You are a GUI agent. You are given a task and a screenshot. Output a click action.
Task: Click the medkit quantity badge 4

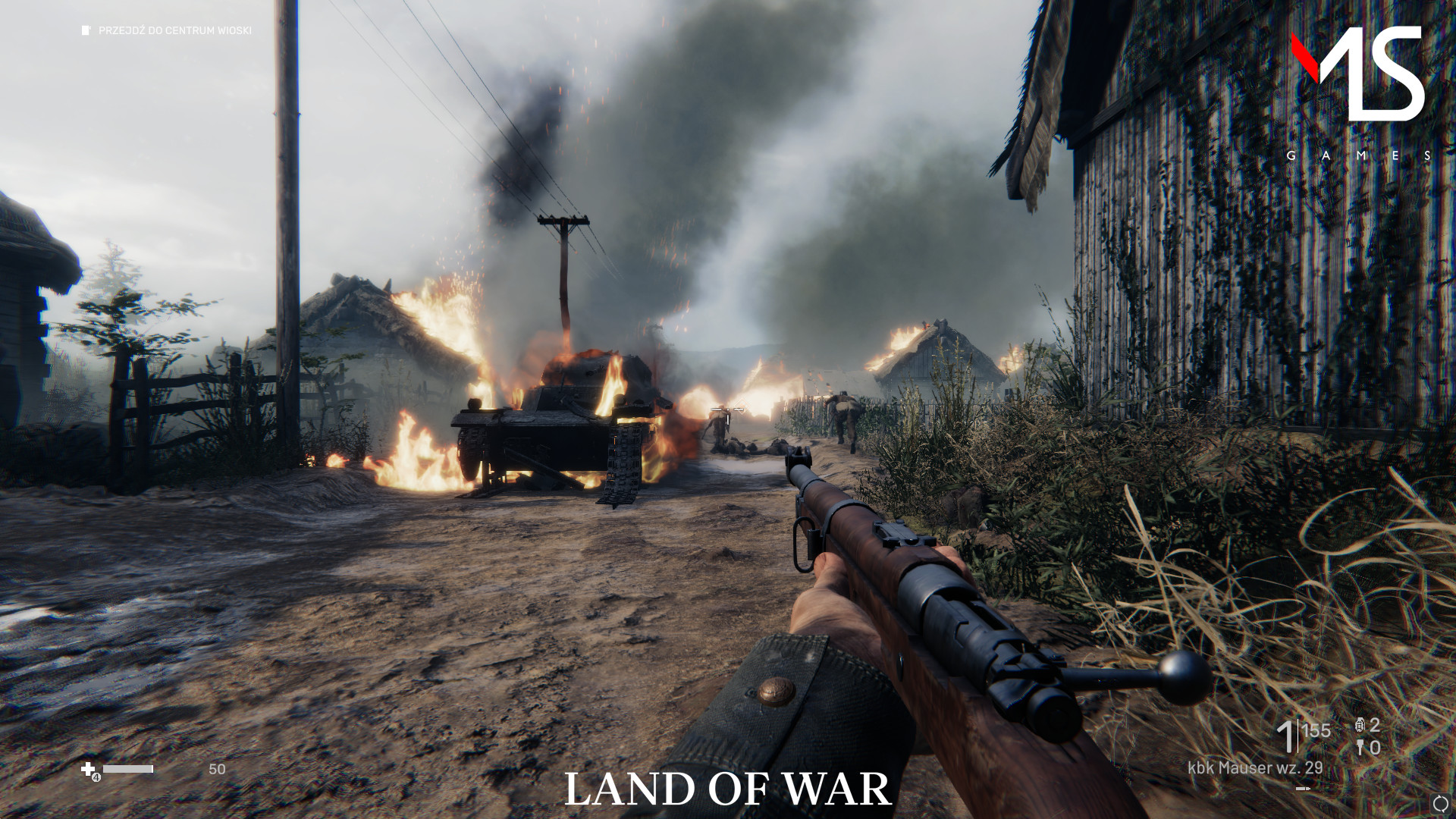tap(96, 777)
